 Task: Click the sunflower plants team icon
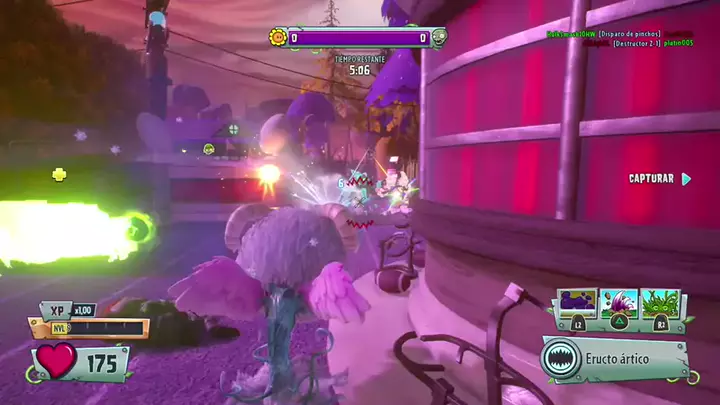(278, 38)
